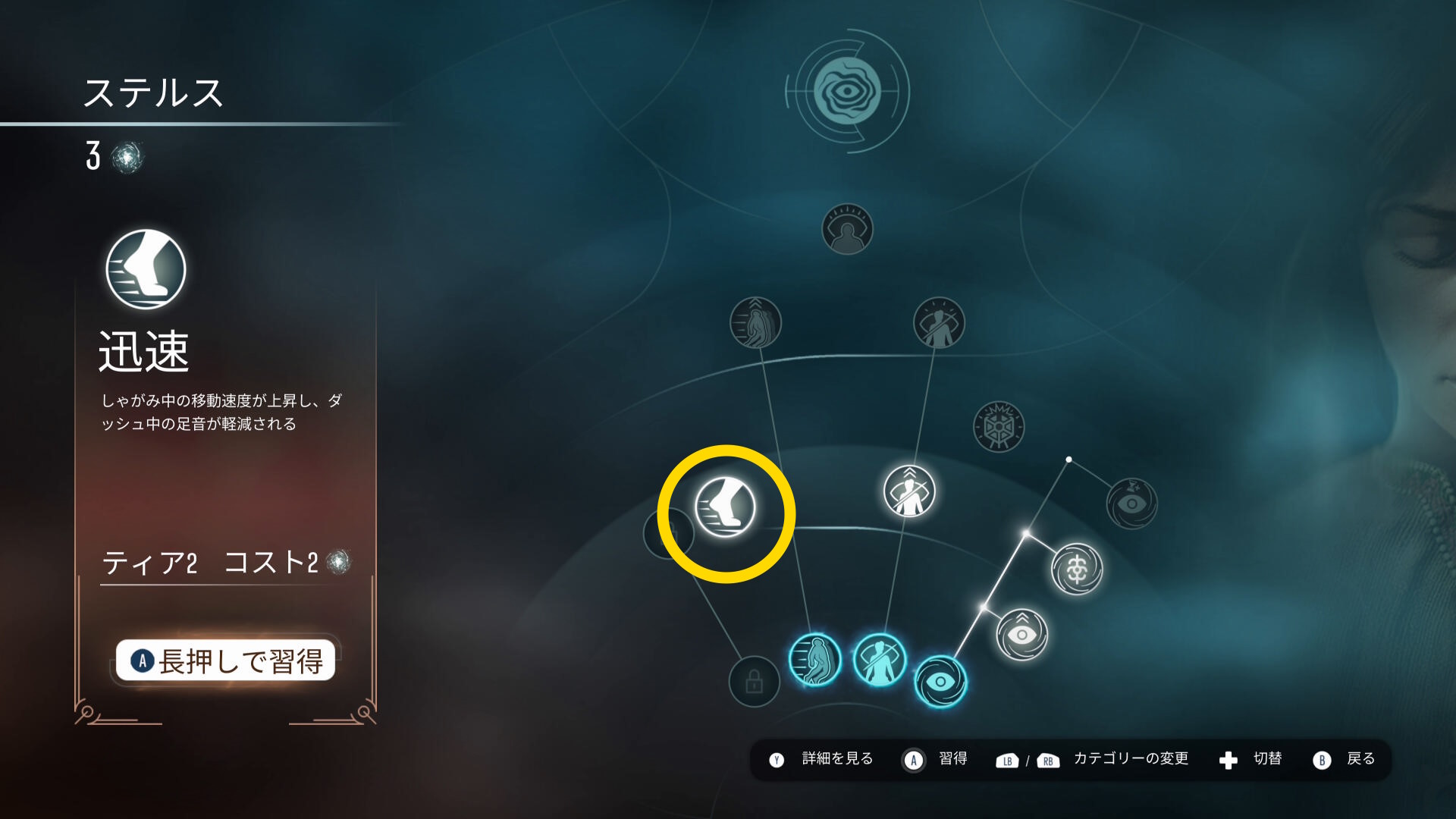
Task: Choose the cyan standing figure slash node
Action: pyautogui.click(x=880, y=659)
